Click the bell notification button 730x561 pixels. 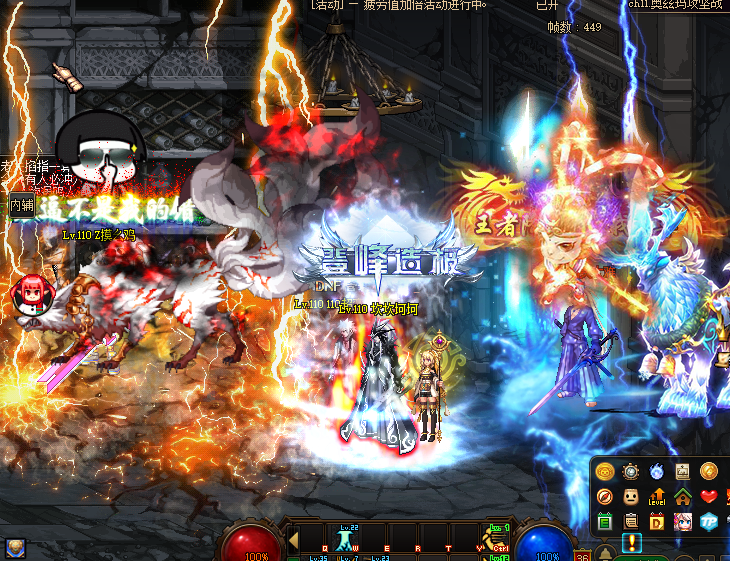tap(605, 552)
